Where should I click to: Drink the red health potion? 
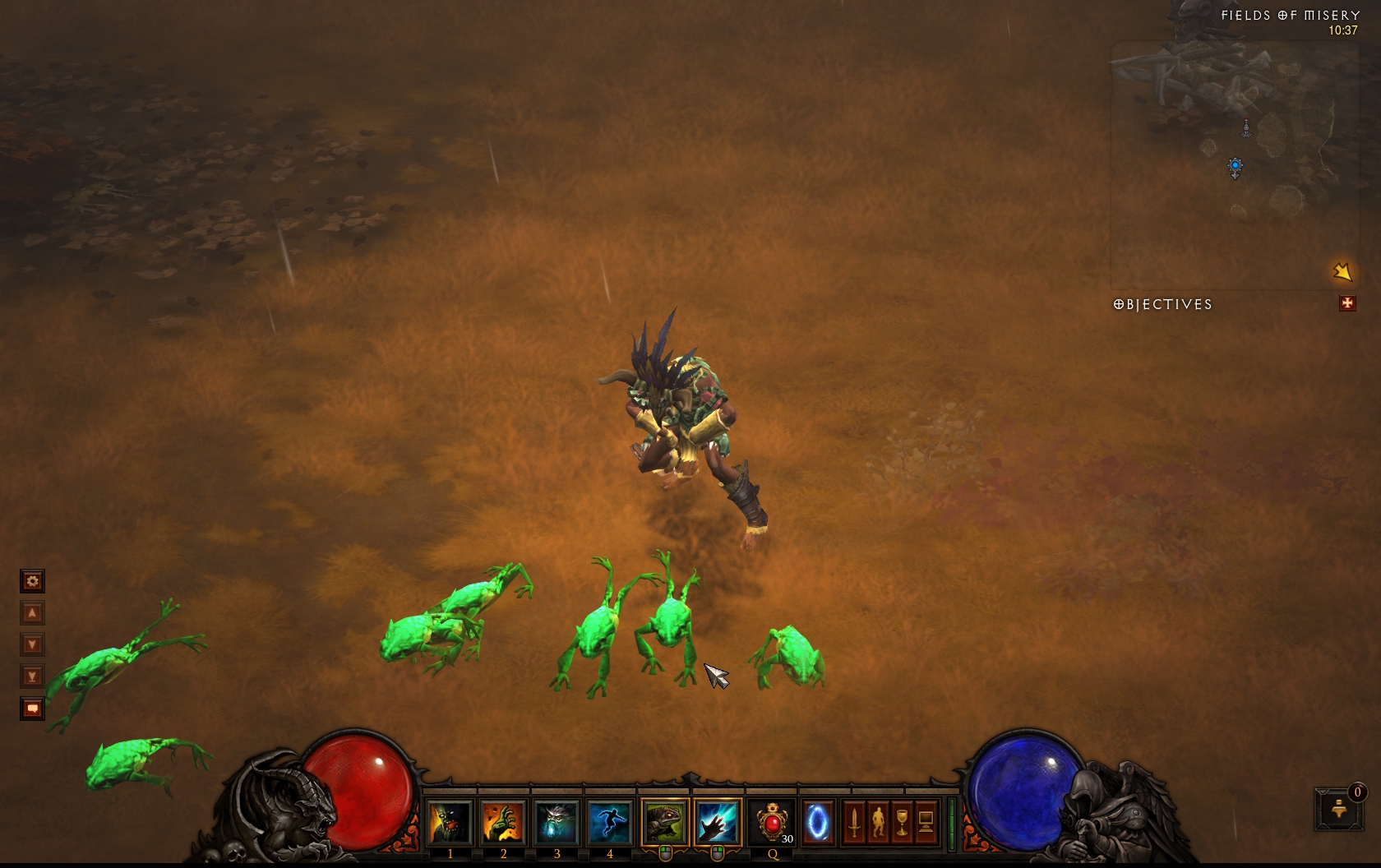(x=773, y=822)
